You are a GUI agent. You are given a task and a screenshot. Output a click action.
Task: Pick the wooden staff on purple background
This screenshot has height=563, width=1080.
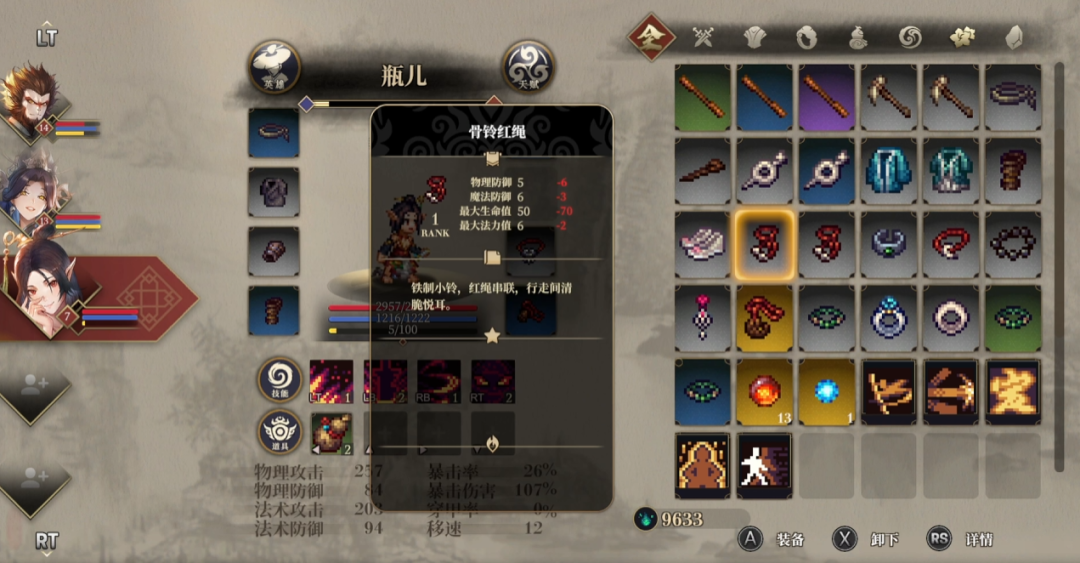[x=827, y=98]
